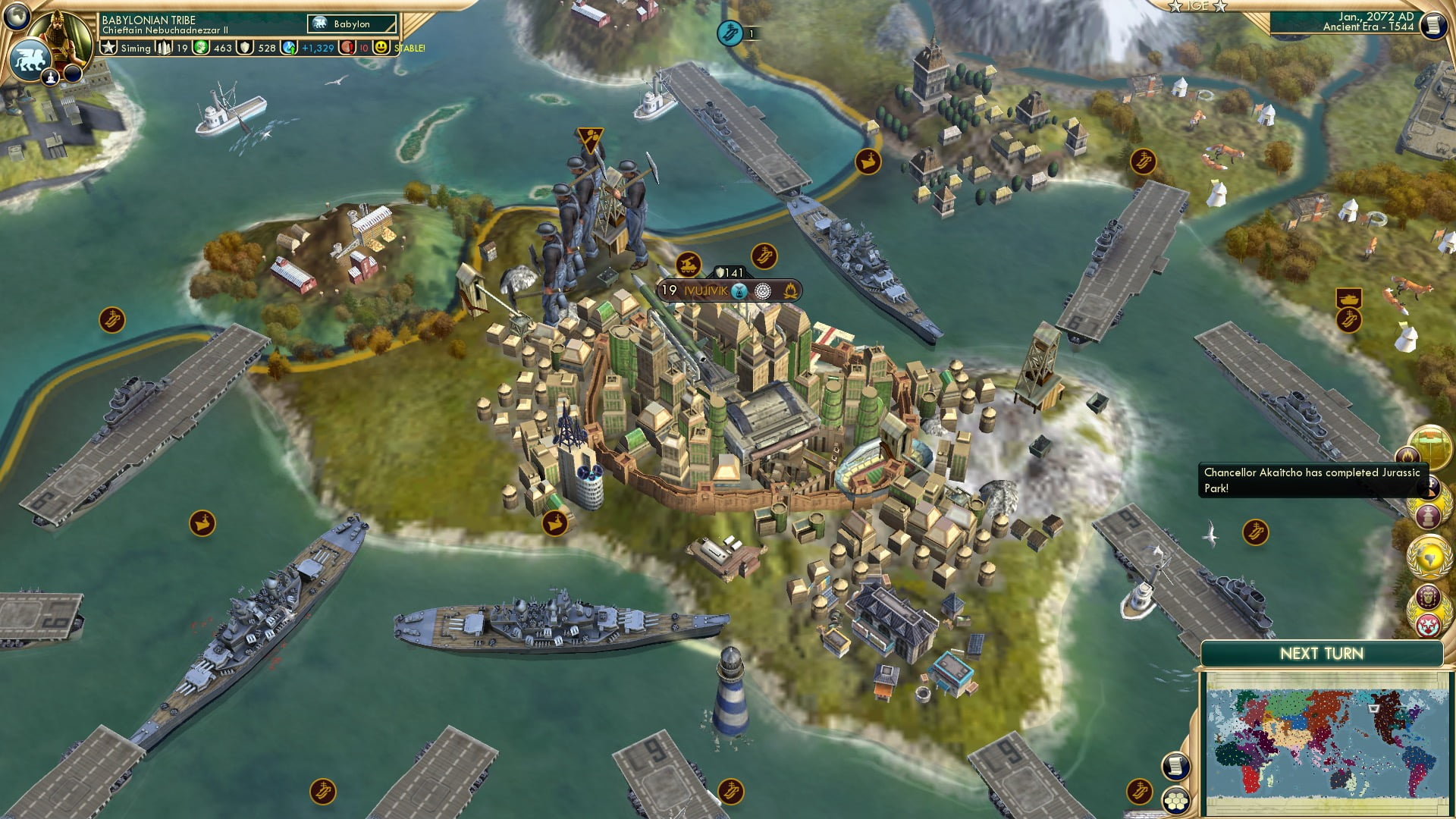
Task: Select the winged lion social policies icon
Action: [x=30, y=61]
